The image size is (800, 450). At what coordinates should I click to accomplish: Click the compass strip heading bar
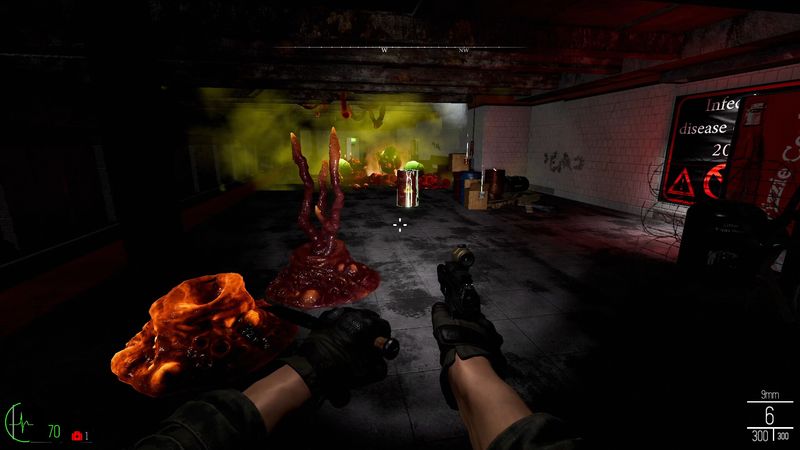point(400,48)
